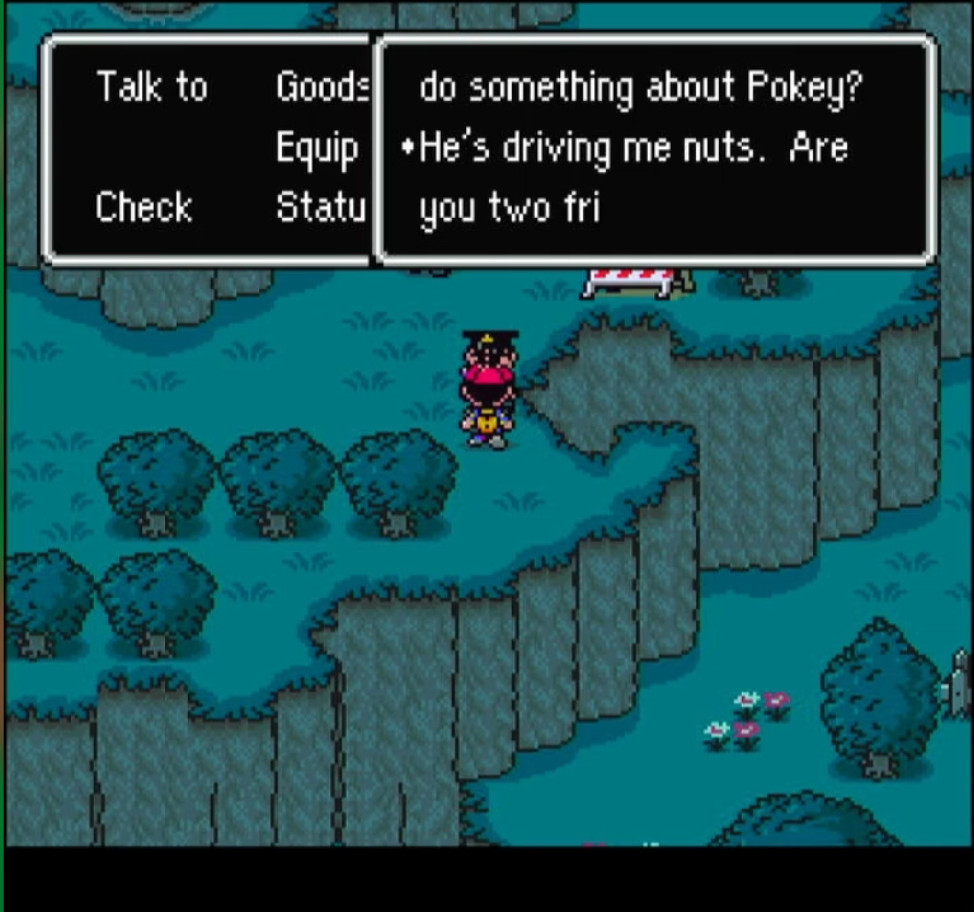The image size is (974, 912).
Task: Open the Equip menu
Action: click(x=317, y=149)
